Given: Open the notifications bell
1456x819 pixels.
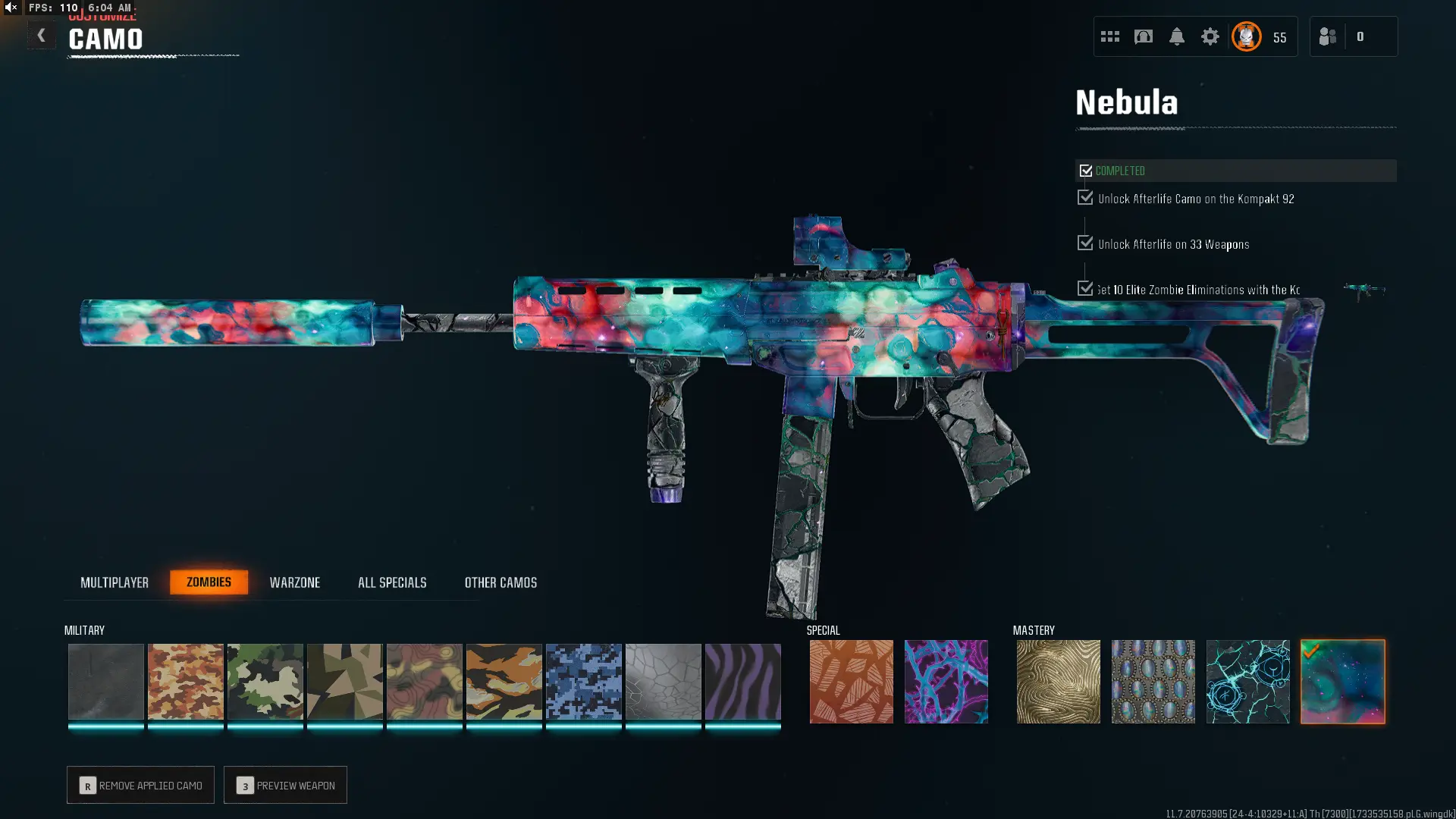Looking at the screenshot, I should pos(1176,36).
